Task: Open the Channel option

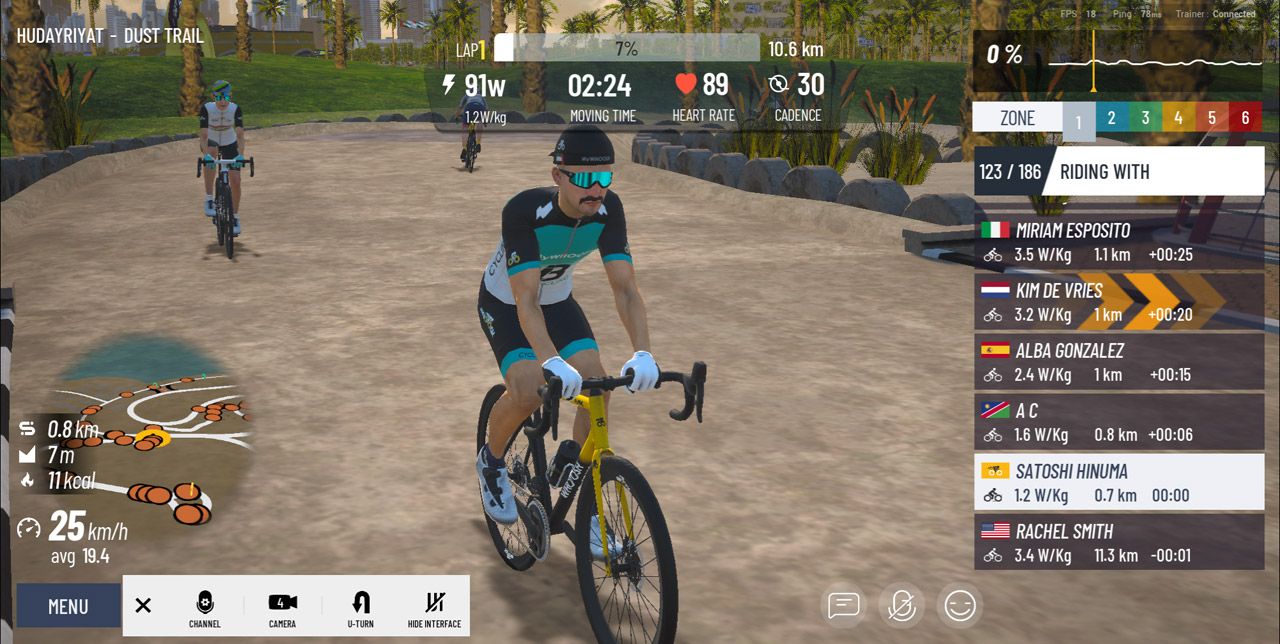Action: click(204, 607)
